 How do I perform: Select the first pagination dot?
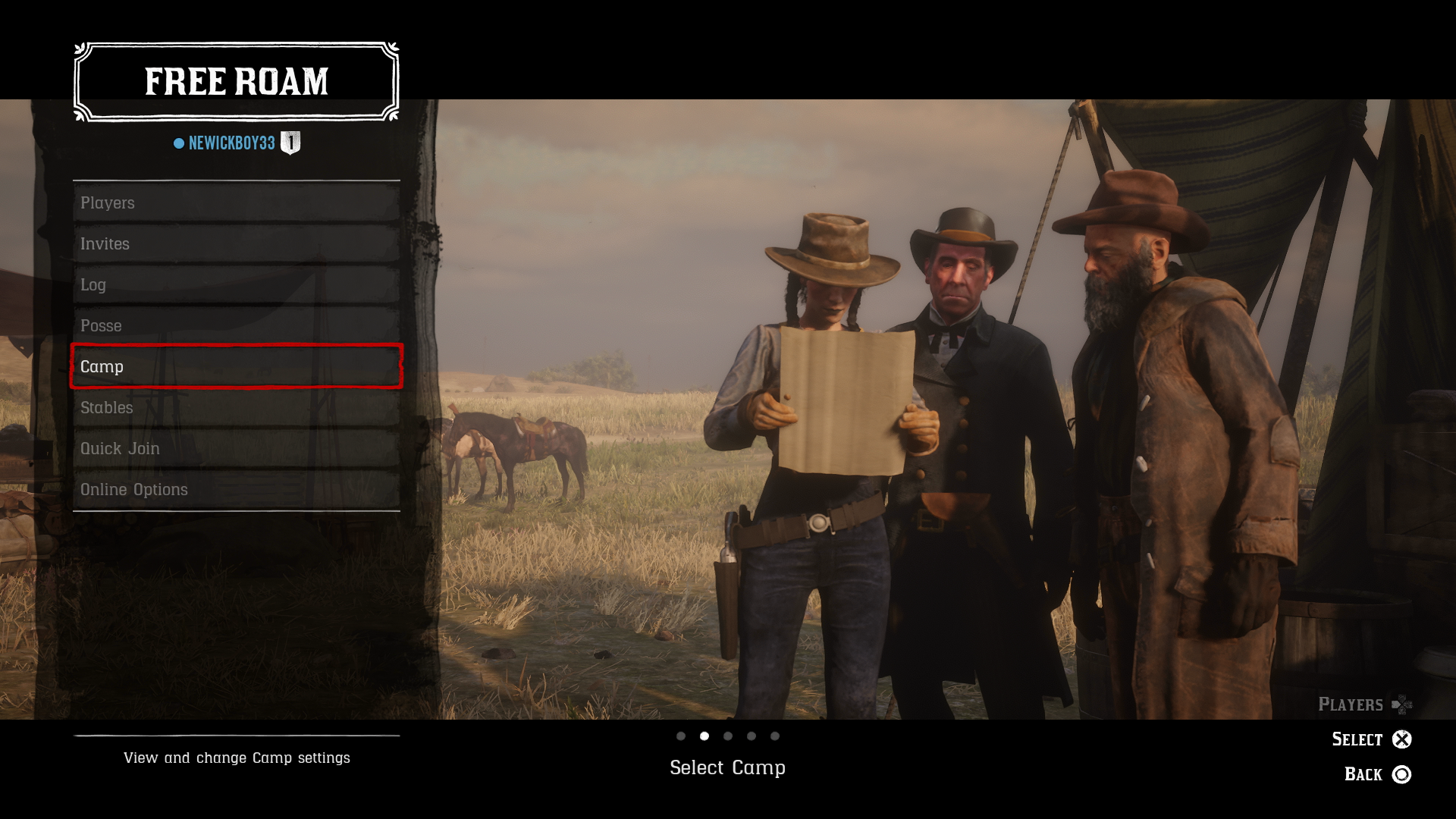coord(682,735)
